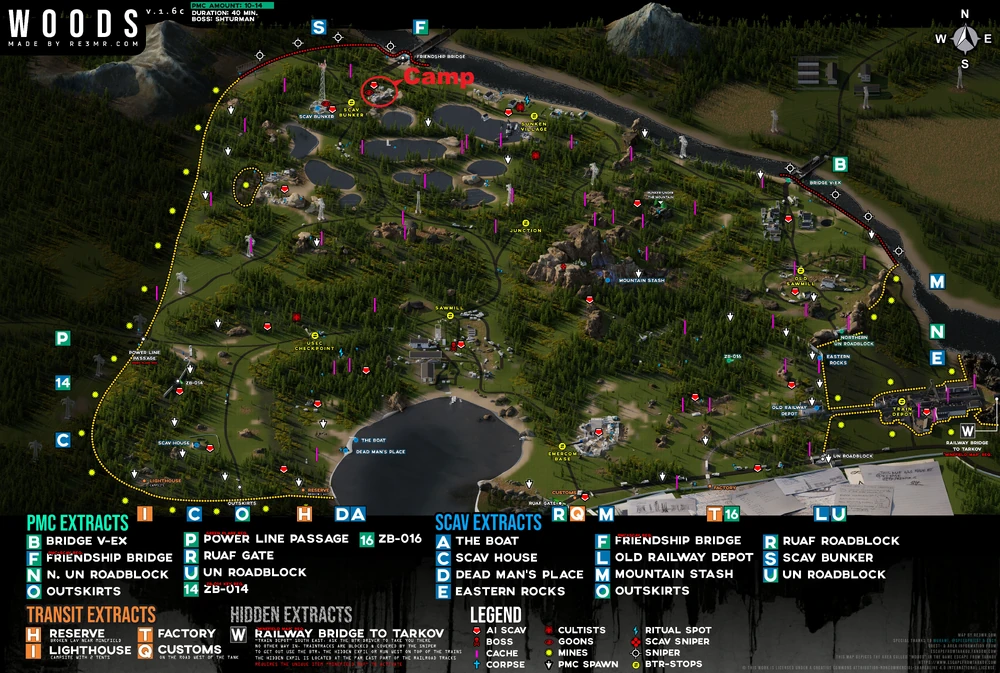Choose Bridge V-Ex in PMC extracts list
The height and width of the screenshot is (673, 1000).
[86, 541]
